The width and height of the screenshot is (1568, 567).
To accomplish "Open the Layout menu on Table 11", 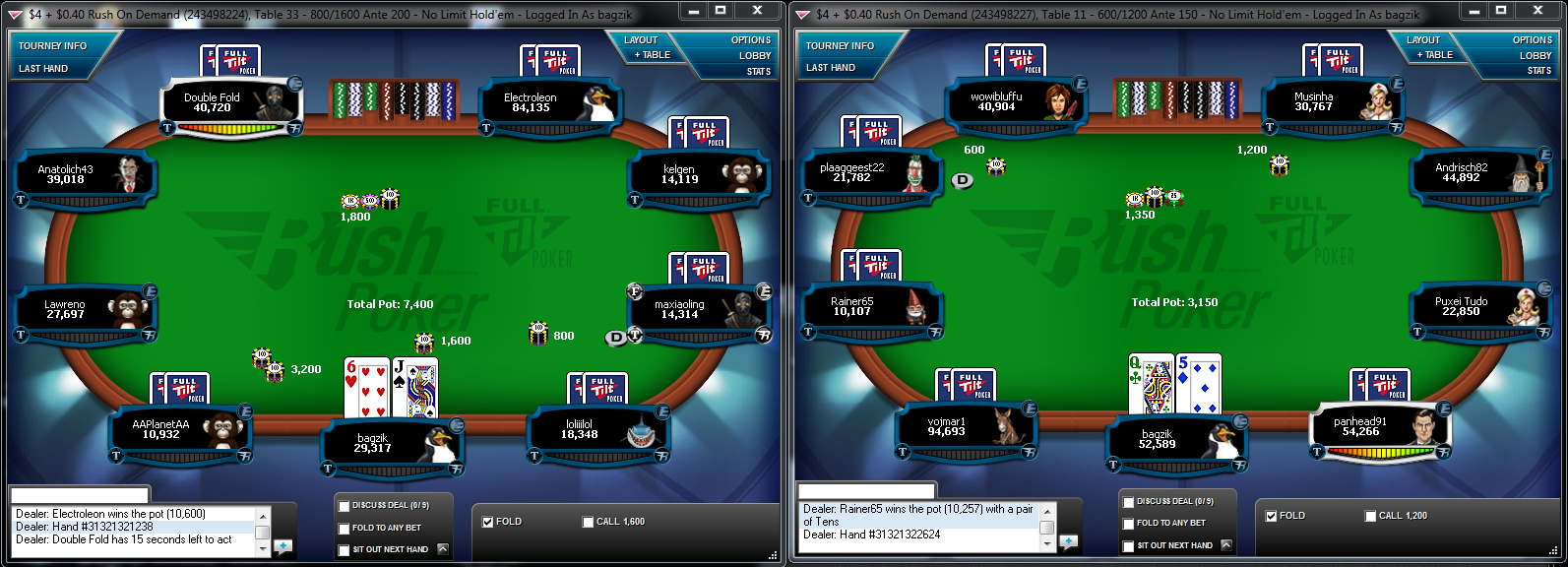I will (1422, 40).
